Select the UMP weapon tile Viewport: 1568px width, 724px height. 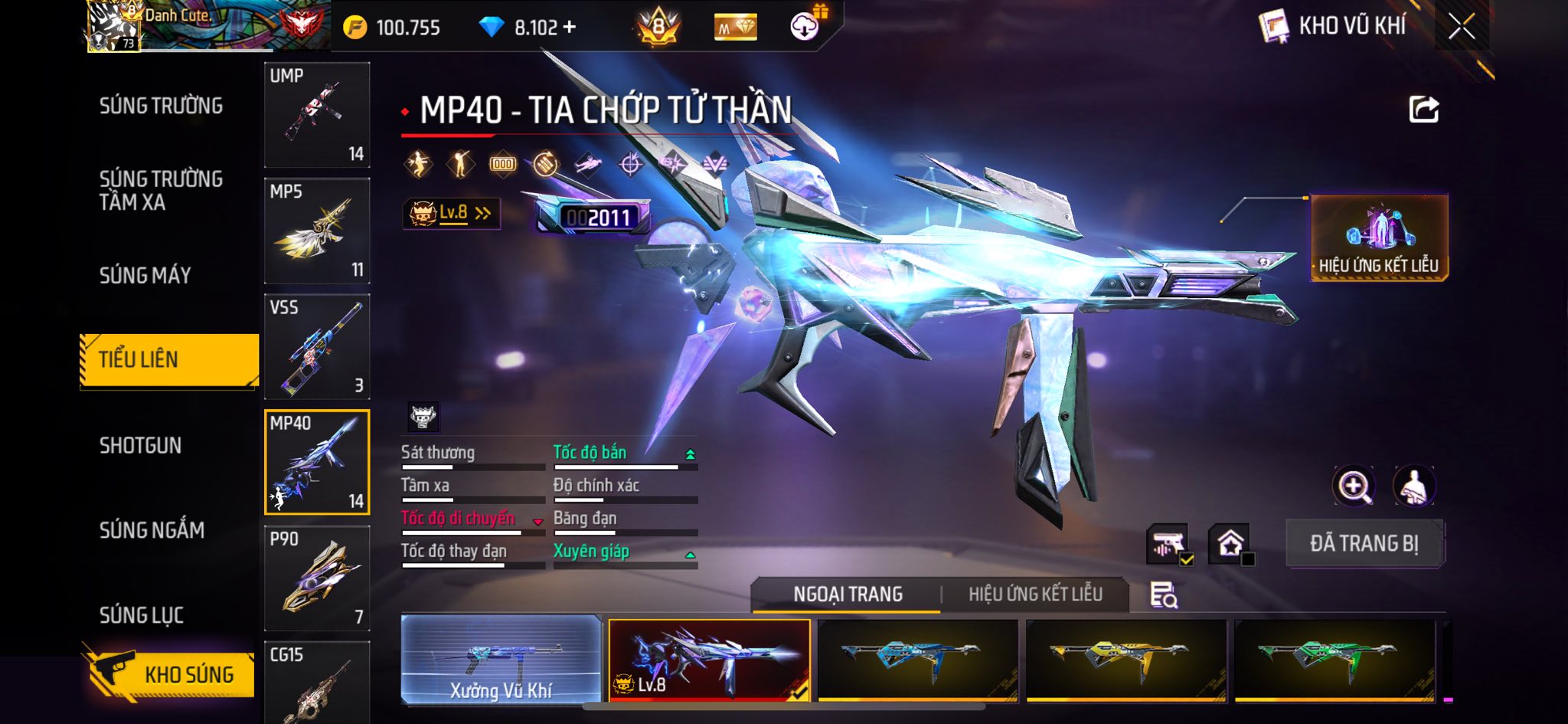pos(317,115)
